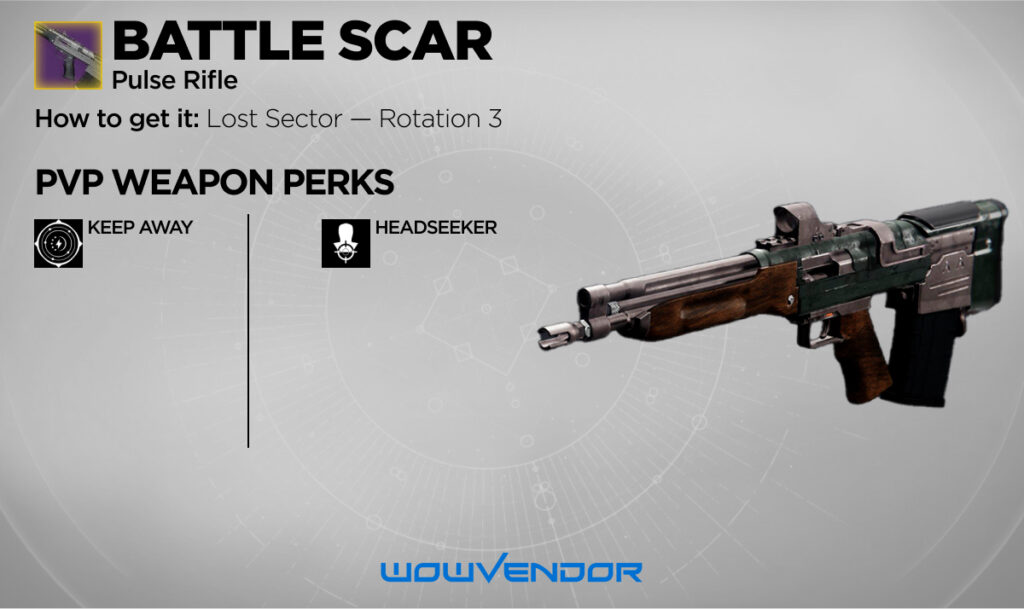This screenshot has height=609, width=1024.
Task: Open the WowVendor logo link
Action: pos(511,572)
